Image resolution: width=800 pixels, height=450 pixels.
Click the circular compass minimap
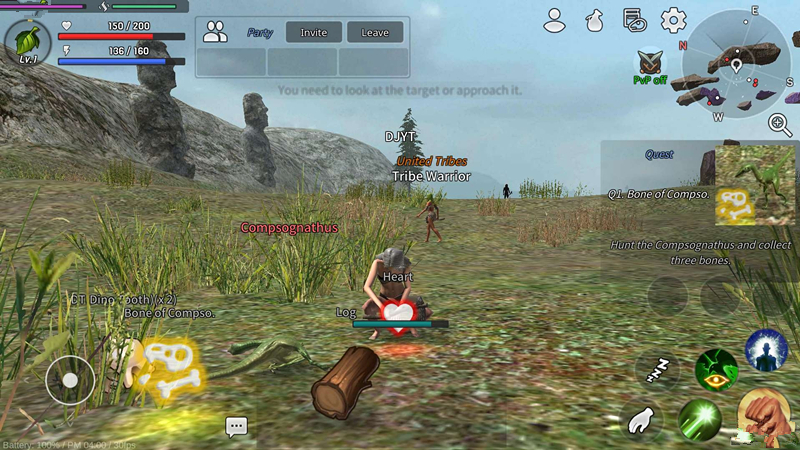[x=736, y=65]
